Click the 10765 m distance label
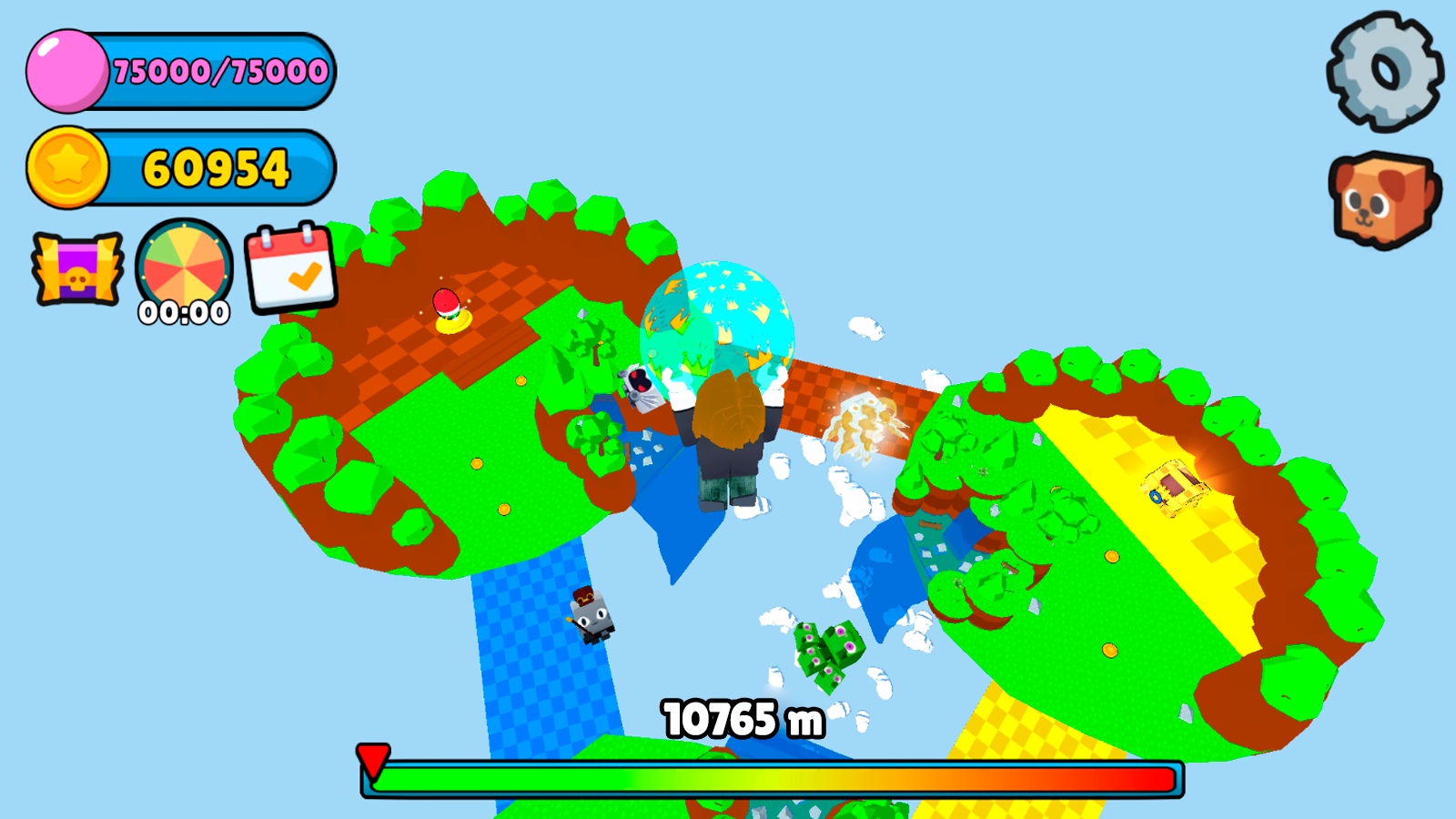 point(743,717)
